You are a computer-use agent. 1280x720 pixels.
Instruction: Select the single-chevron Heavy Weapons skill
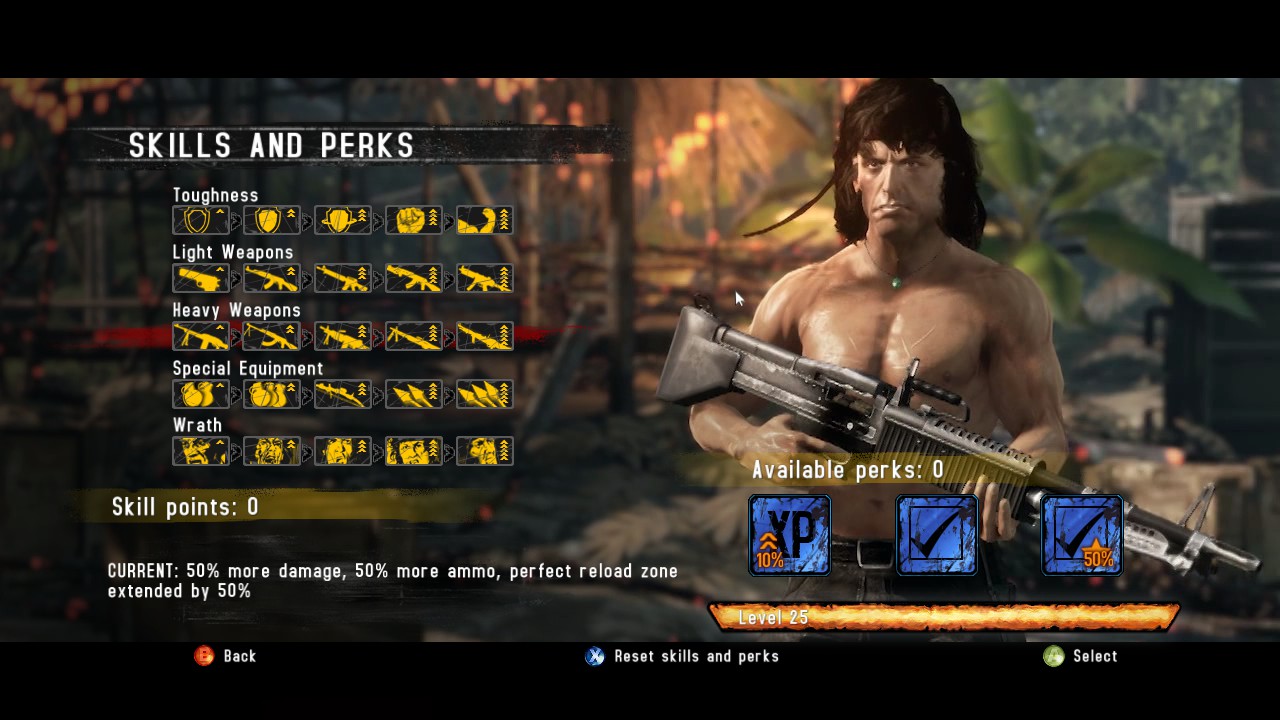201,336
